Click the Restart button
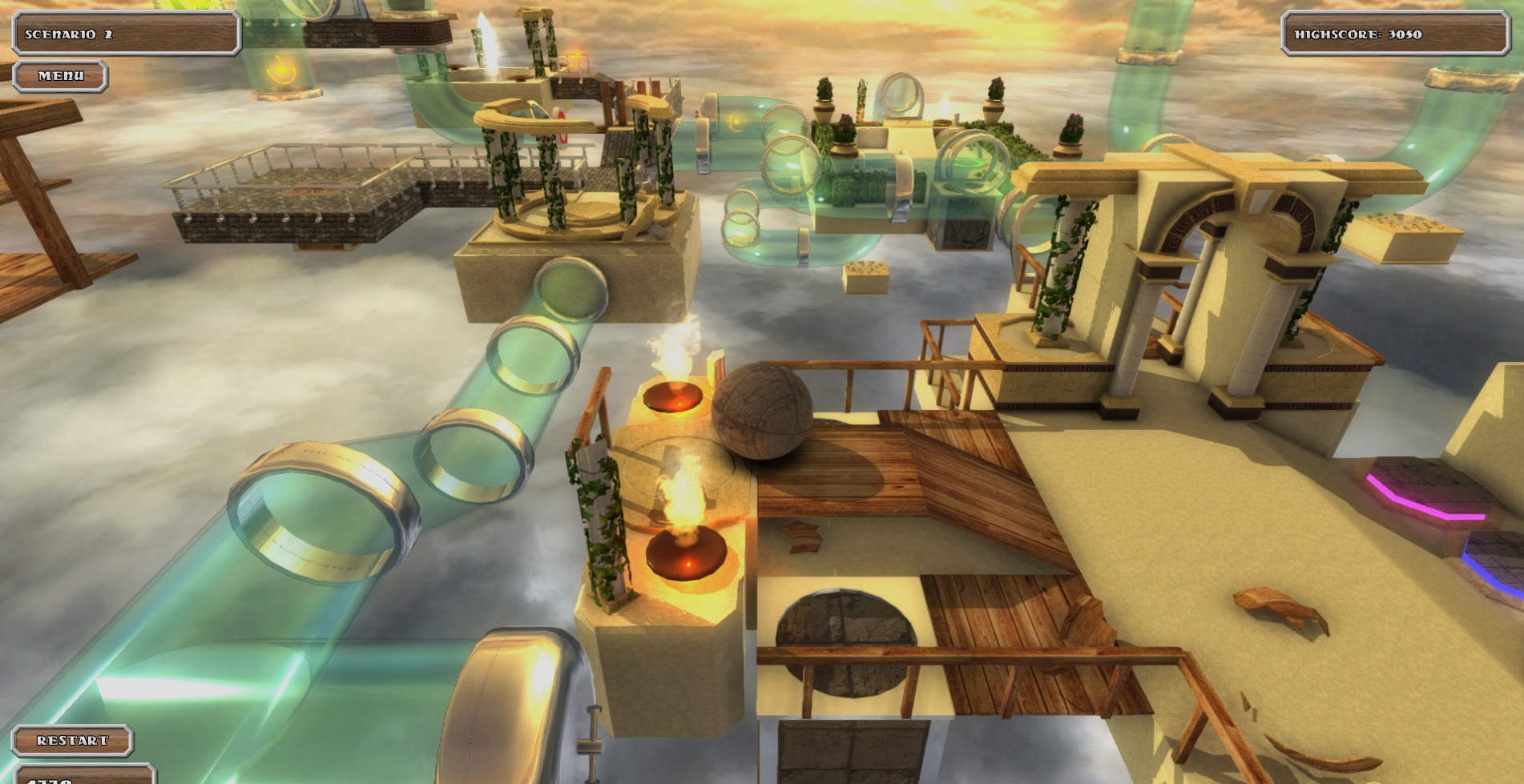Screen dimensions: 1524x784 click(x=72, y=741)
